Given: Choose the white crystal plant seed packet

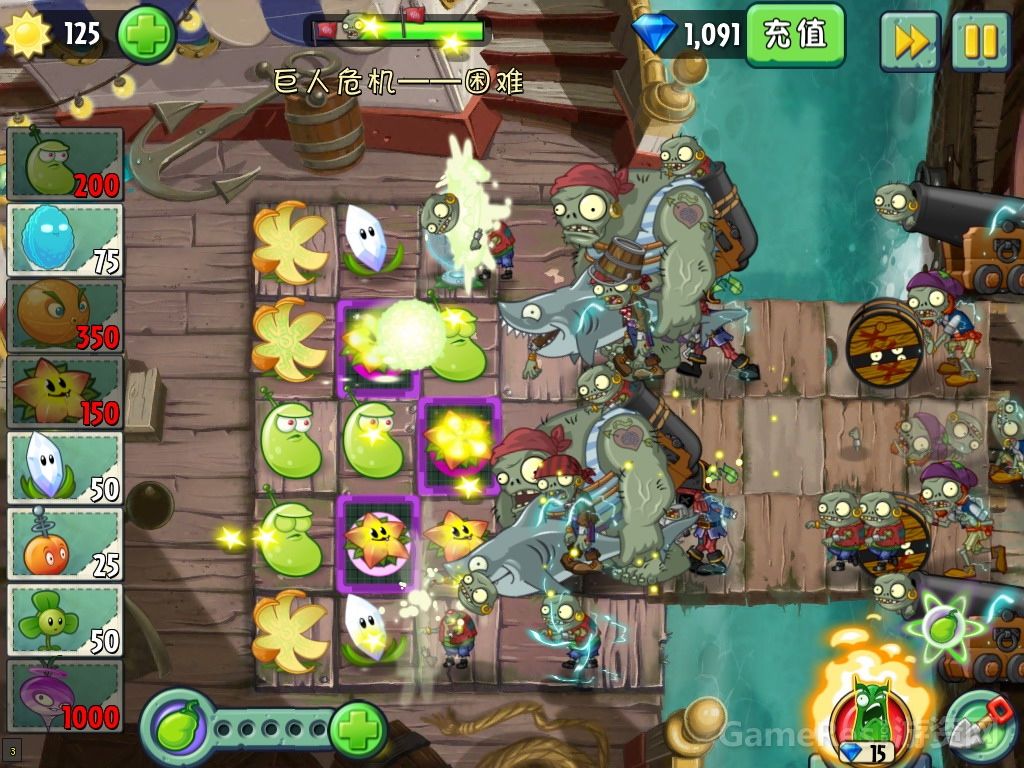Looking at the screenshot, I should click(x=65, y=468).
